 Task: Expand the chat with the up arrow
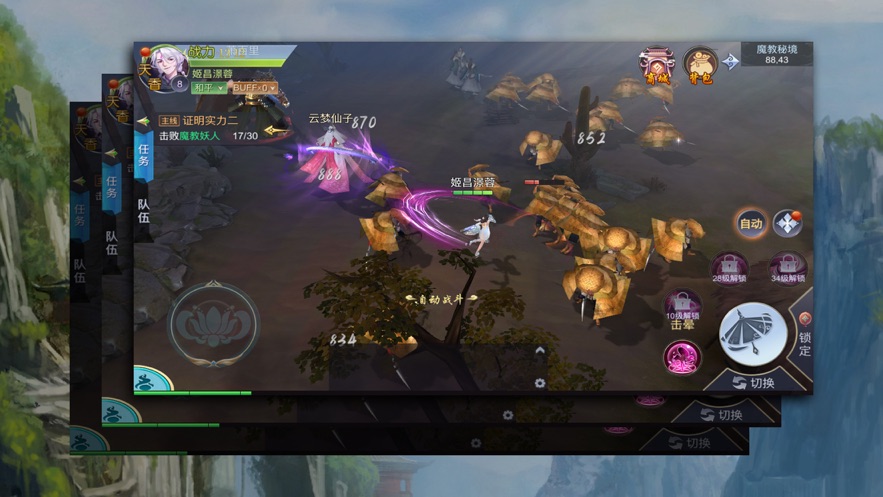pyautogui.click(x=540, y=351)
